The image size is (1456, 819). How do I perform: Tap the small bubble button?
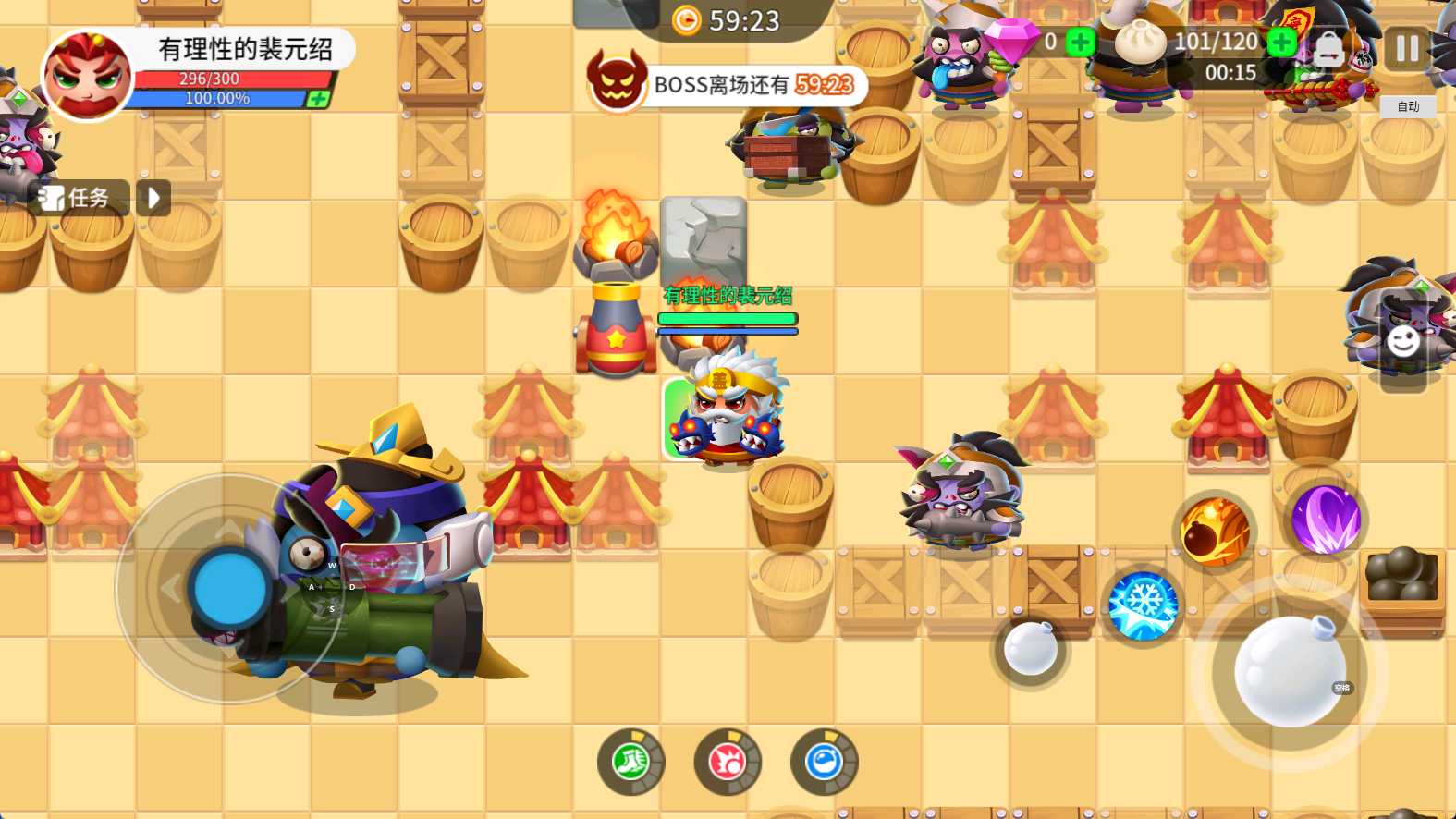(1030, 649)
